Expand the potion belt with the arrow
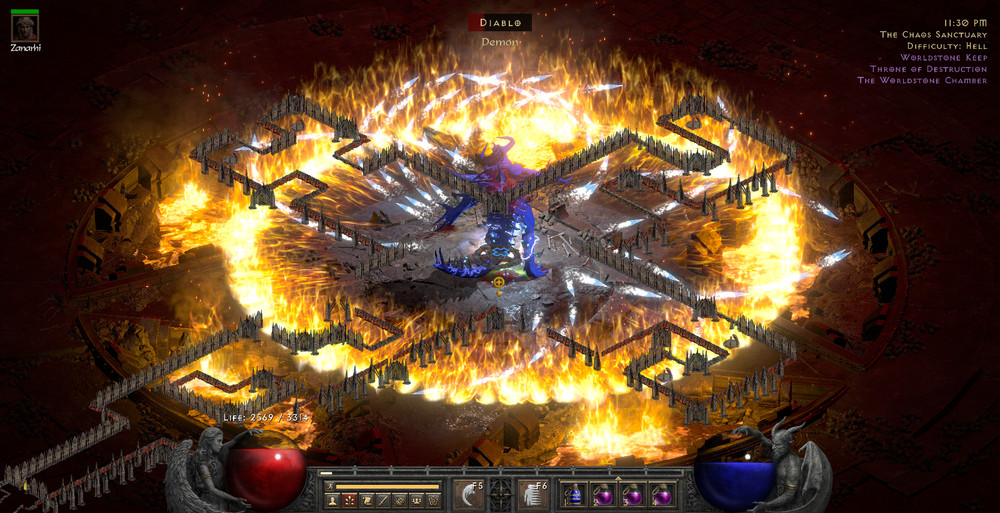The height and width of the screenshot is (513, 1000). (617, 478)
